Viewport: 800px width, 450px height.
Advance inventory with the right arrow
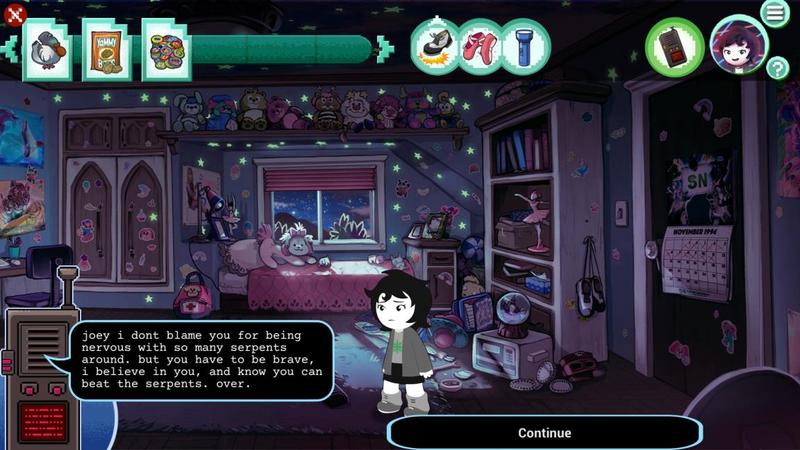pos(385,48)
